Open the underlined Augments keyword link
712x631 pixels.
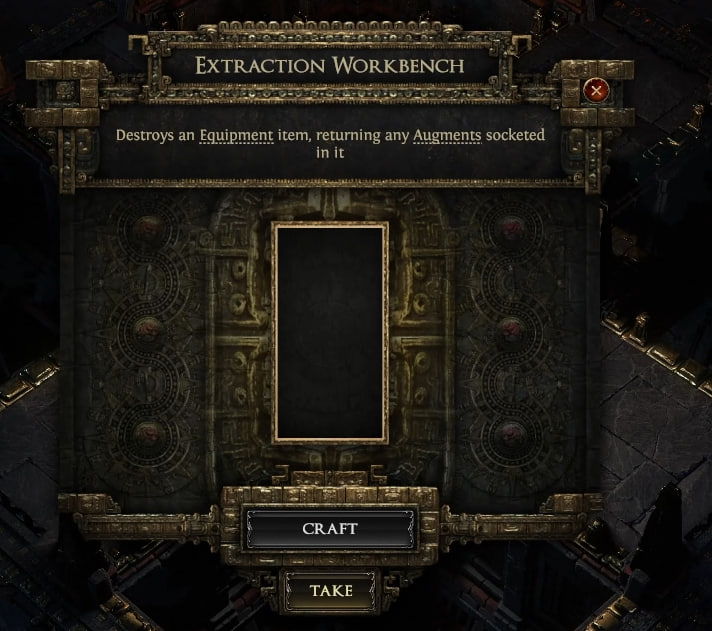pyautogui.click(x=447, y=135)
